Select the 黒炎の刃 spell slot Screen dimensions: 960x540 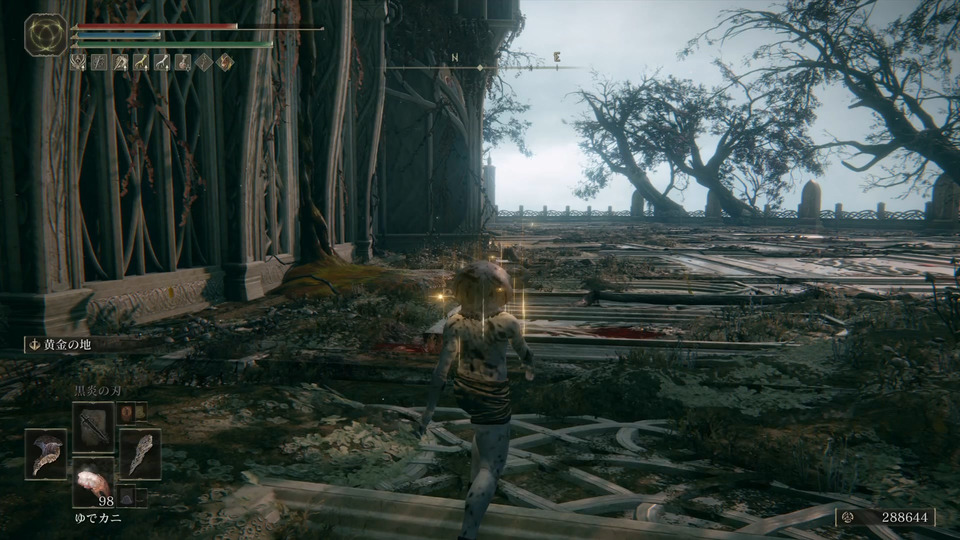(x=93, y=424)
